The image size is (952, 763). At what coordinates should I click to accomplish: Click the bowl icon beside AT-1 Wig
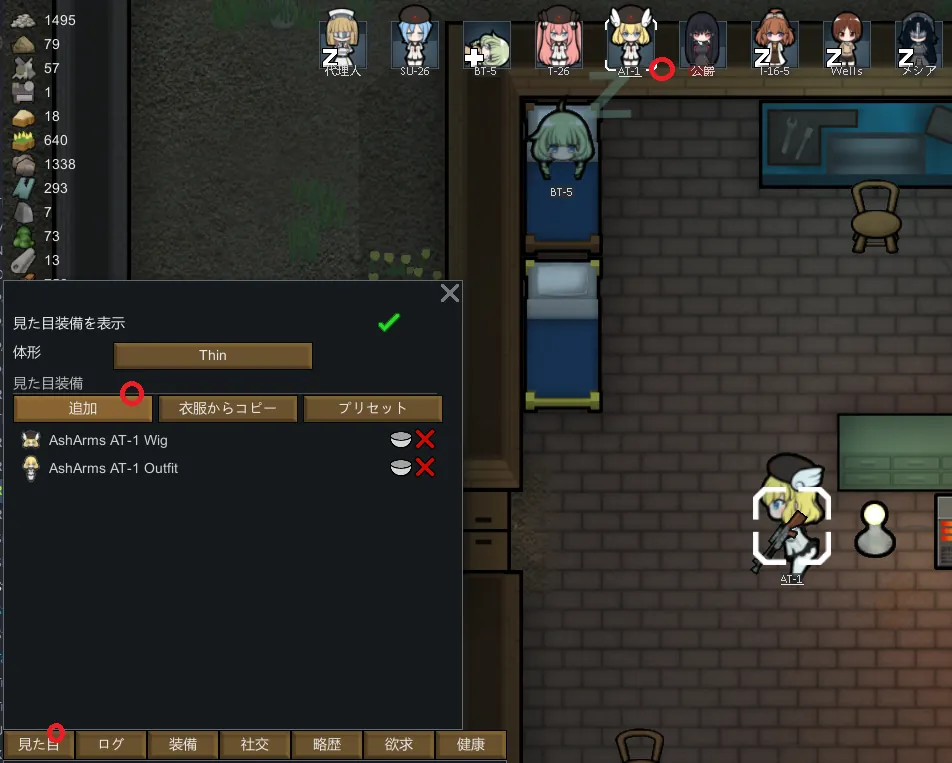tap(401, 439)
